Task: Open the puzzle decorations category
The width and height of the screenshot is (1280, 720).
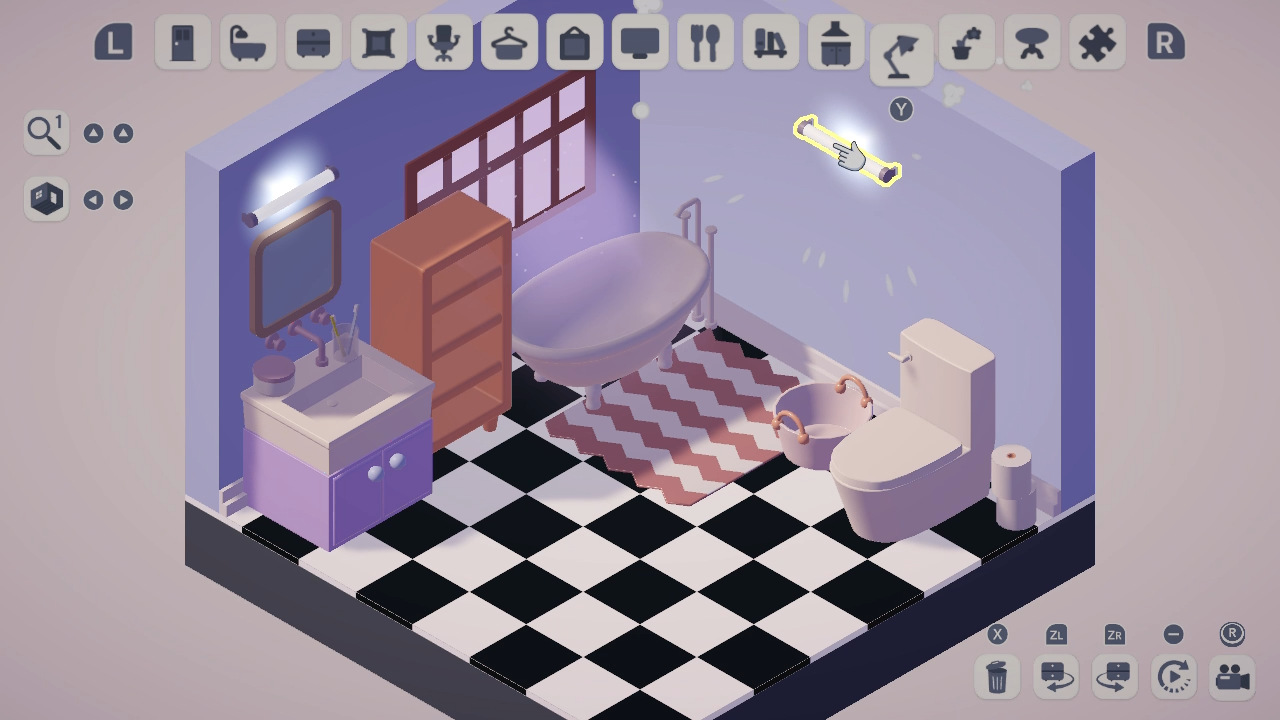Action: pos(1095,44)
